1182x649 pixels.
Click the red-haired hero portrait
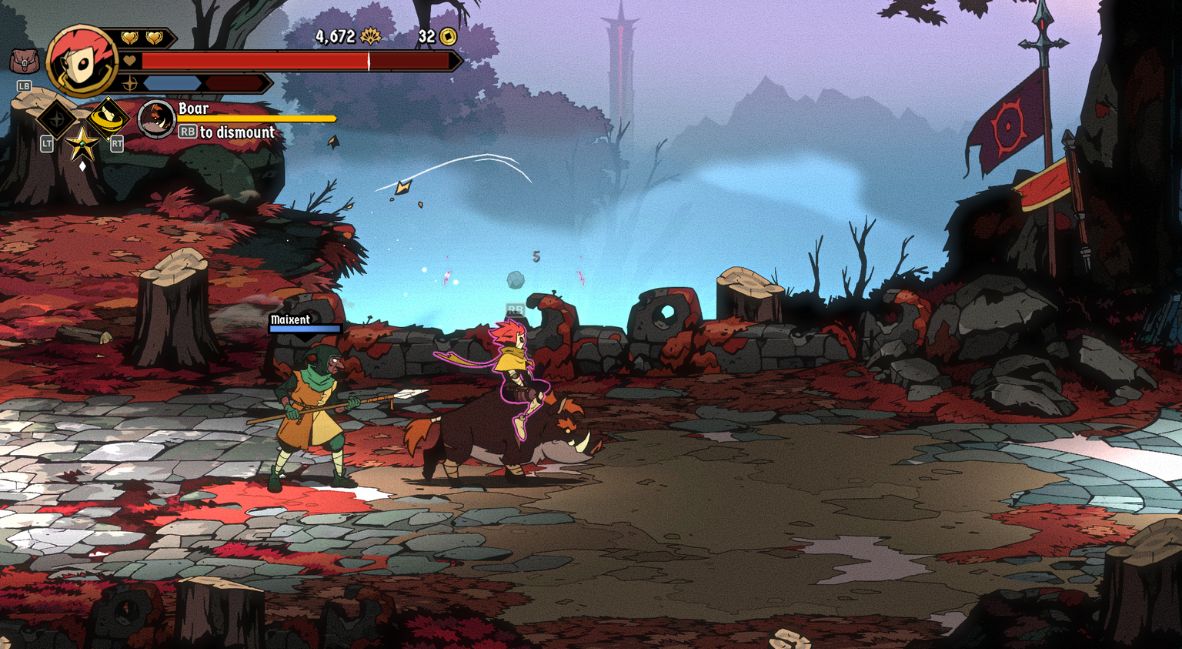[82, 60]
